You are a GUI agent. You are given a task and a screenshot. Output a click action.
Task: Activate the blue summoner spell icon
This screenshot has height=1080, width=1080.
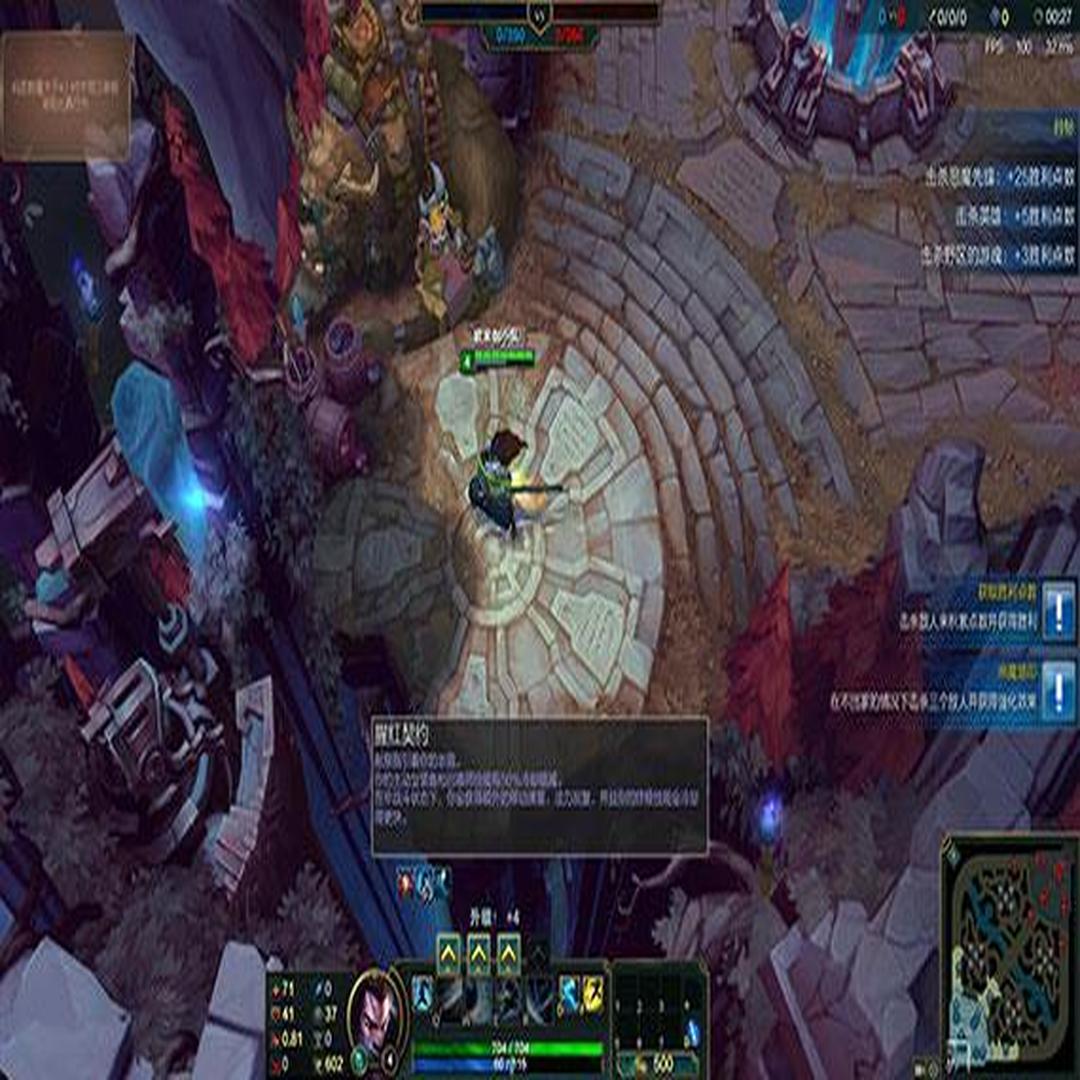tap(569, 993)
